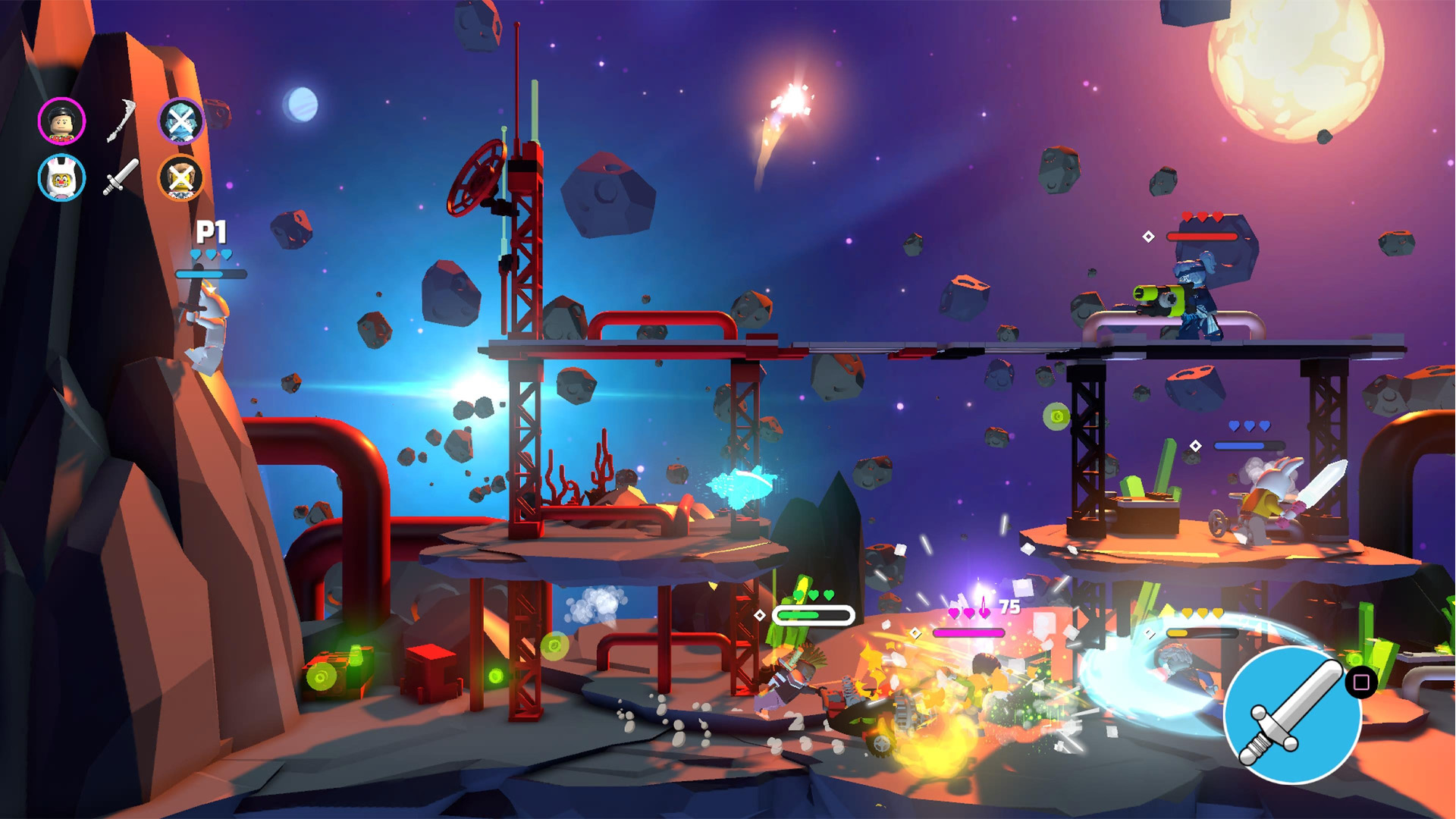Select the black-haired minifigure portrait
This screenshot has height=819, width=1456.
coord(61,121)
